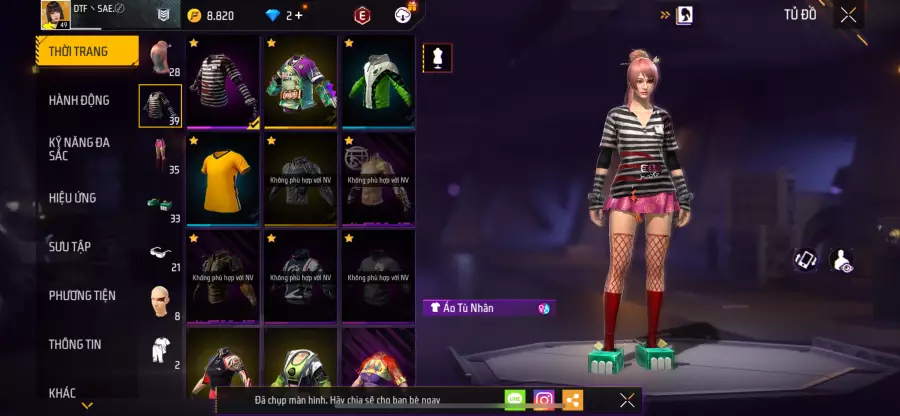Image resolution: width=900 pixels, height=416 pixels.
Task: Add diamonds with the plus button
Action: pyautogui.click(x=299, y=15)
